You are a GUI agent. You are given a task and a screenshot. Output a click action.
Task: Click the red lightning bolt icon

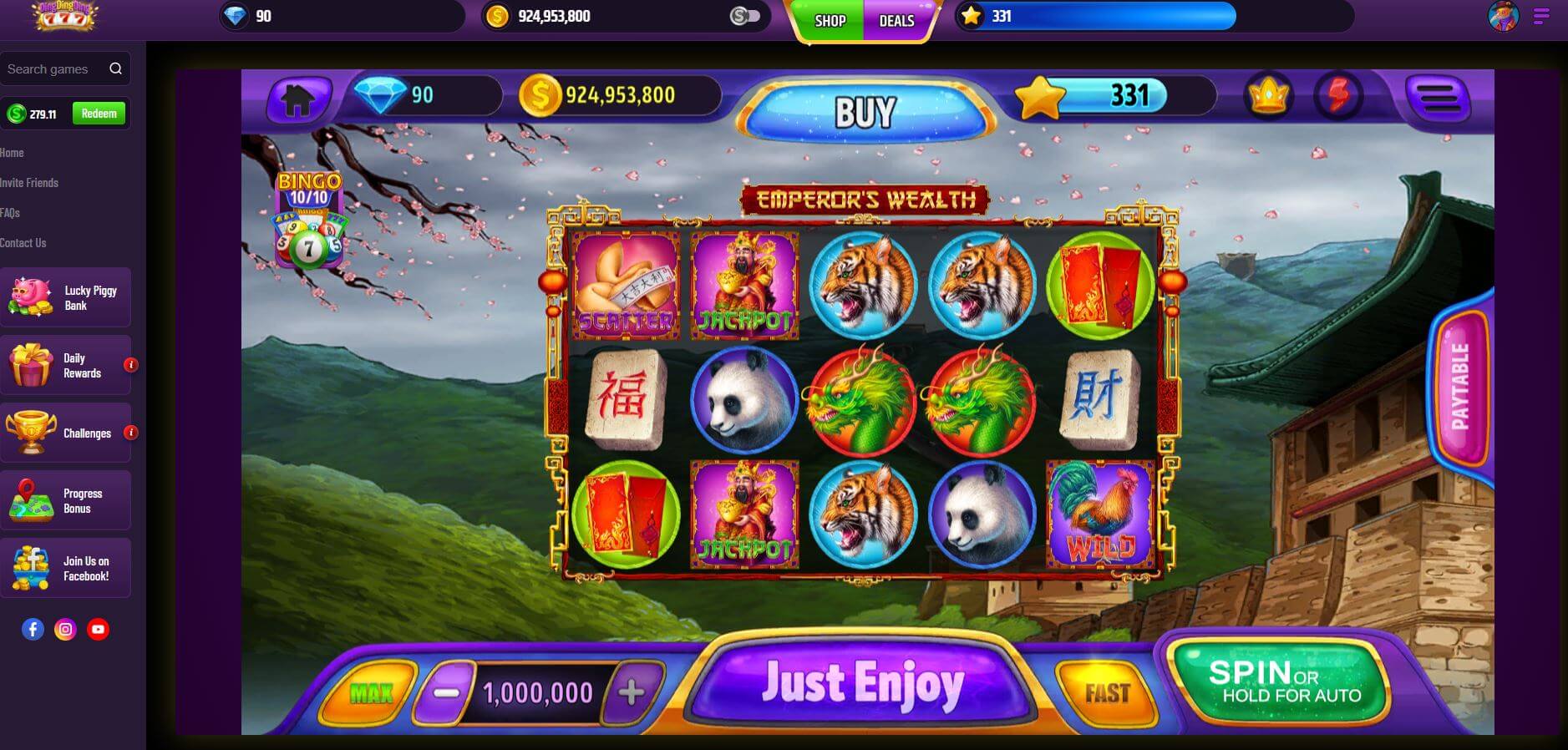[x=1338, y=95]
